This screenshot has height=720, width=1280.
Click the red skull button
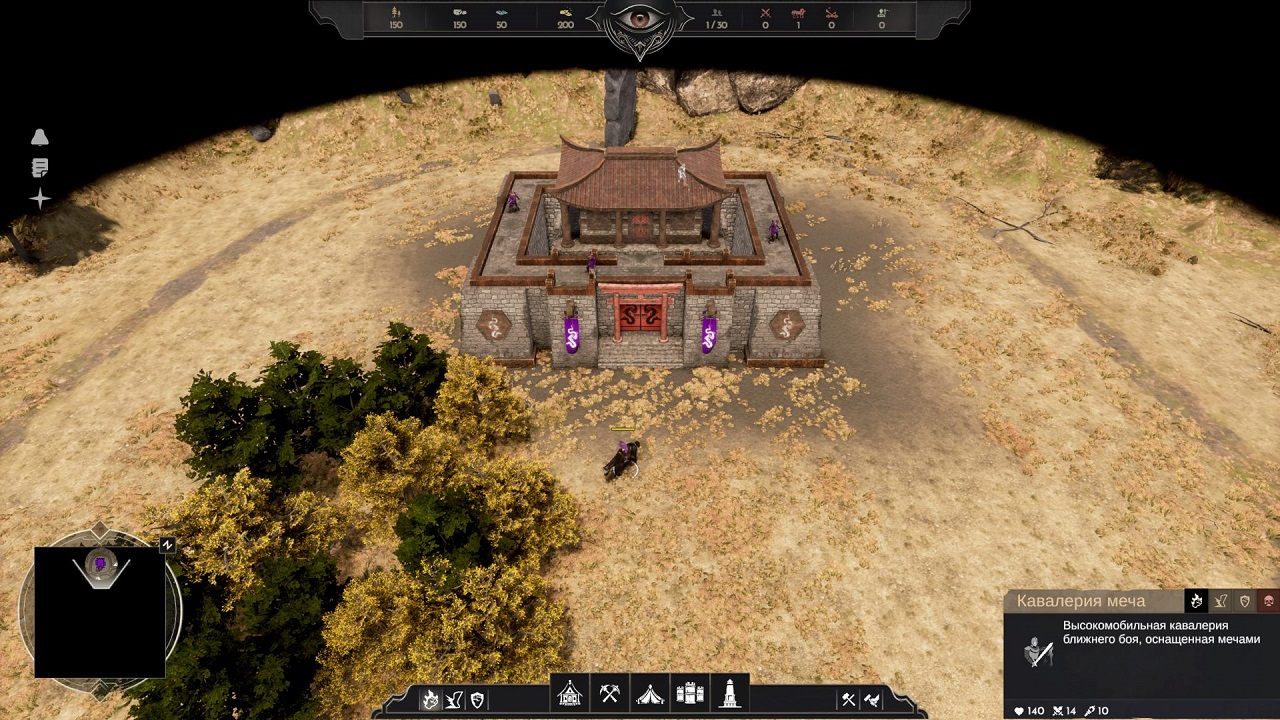click(x=1268, y=601)
